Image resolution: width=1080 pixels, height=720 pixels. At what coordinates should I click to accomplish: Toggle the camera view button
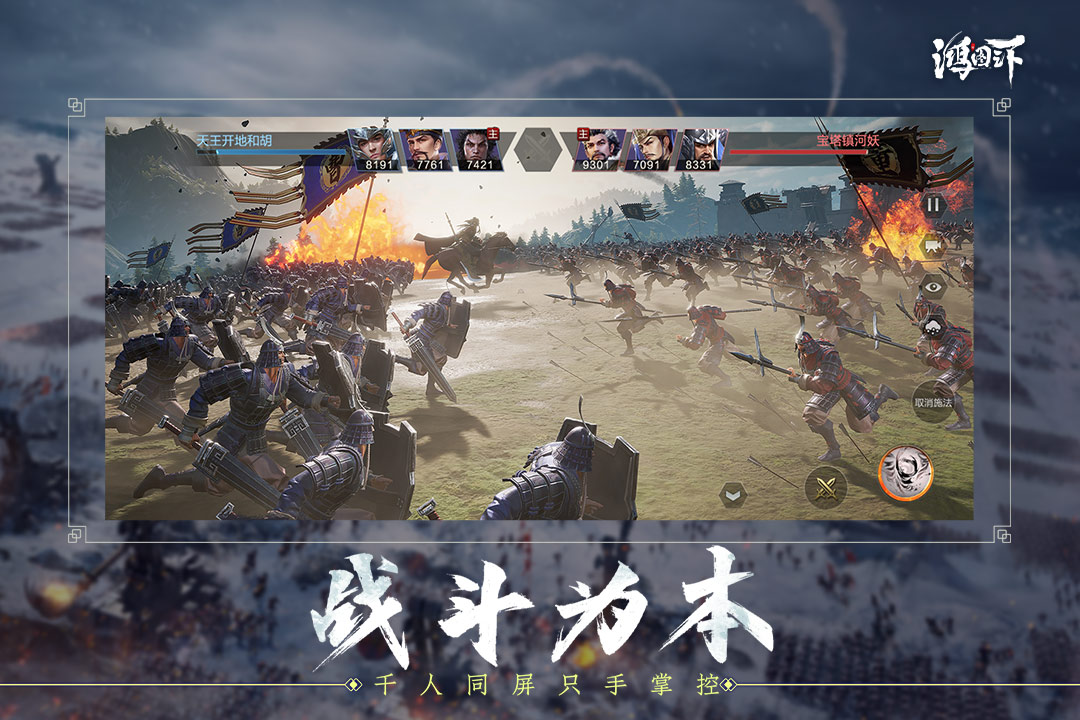(x=932, y=245)
